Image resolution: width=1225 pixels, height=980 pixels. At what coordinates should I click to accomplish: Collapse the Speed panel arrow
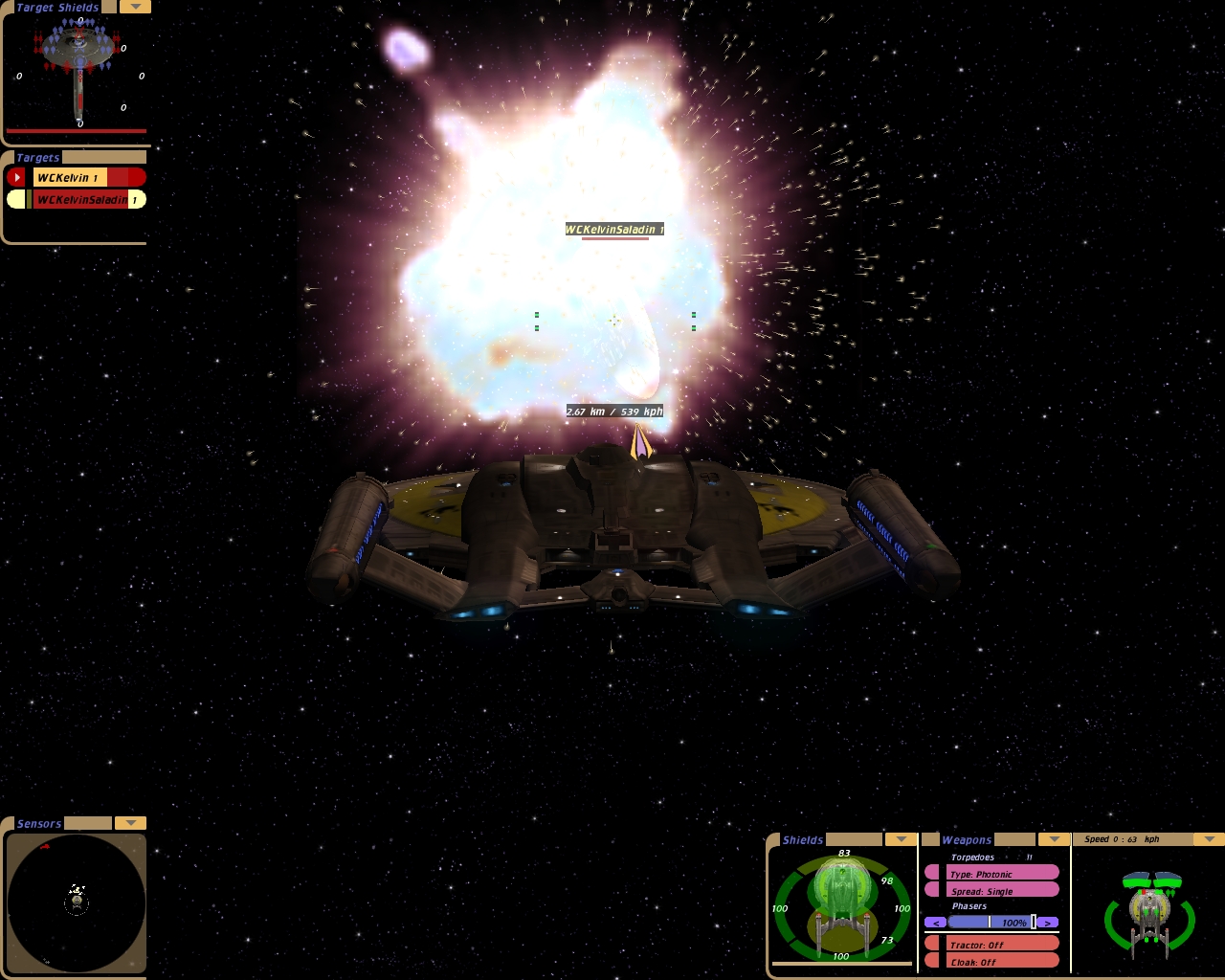coord(1209,839)
